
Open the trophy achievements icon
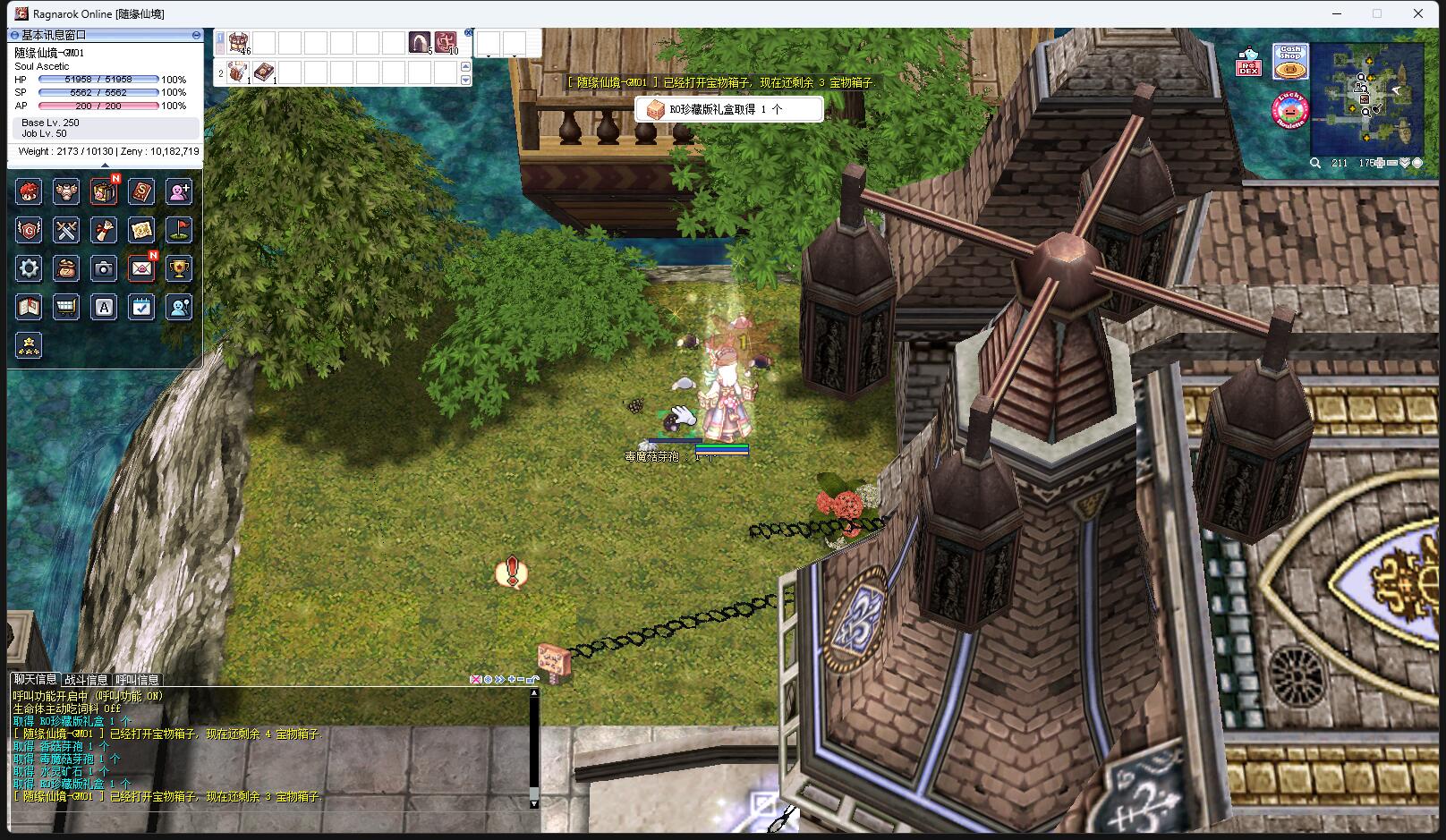179,268
